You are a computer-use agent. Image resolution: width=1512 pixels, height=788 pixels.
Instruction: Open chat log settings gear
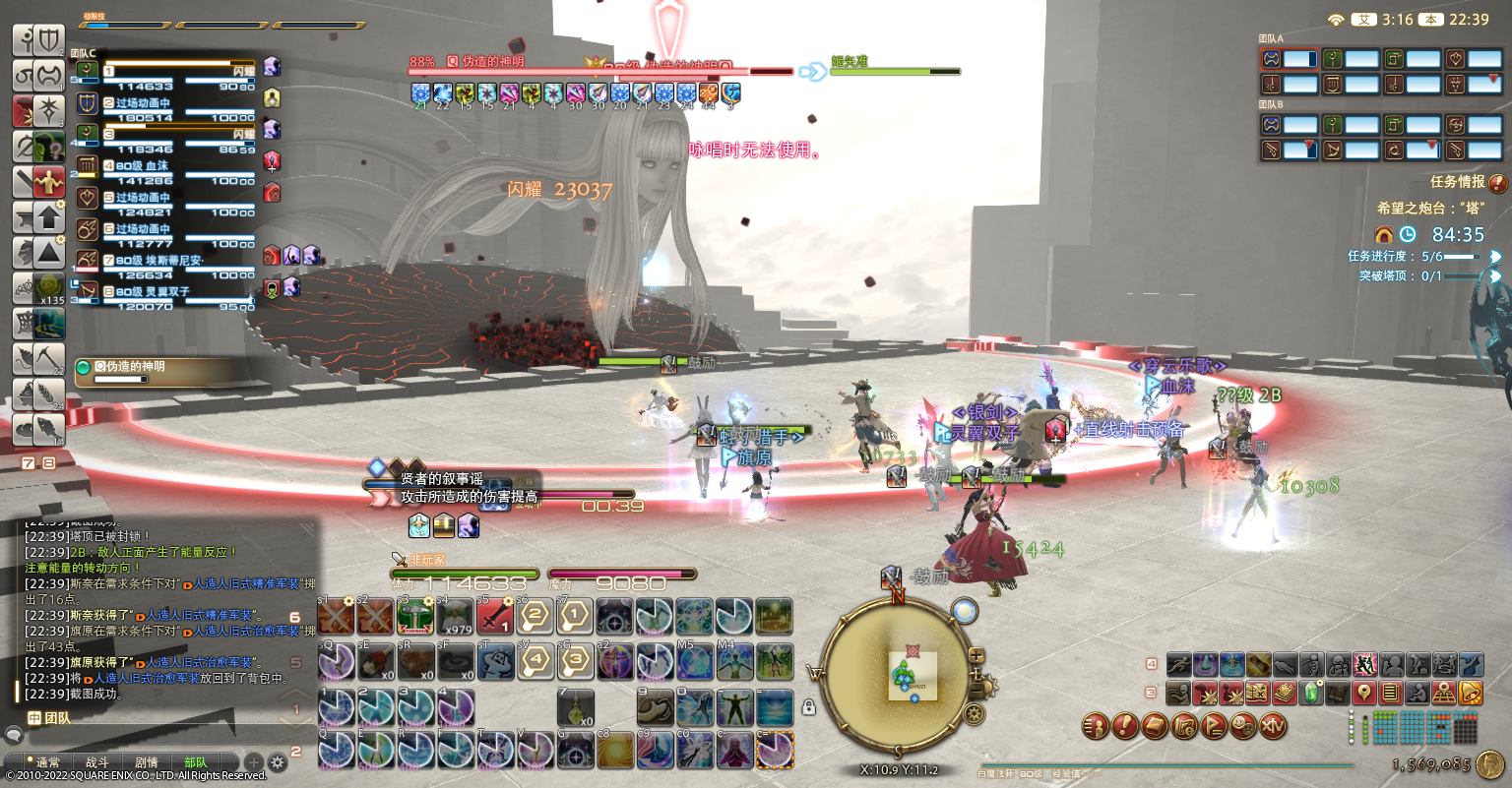[278, 762]
